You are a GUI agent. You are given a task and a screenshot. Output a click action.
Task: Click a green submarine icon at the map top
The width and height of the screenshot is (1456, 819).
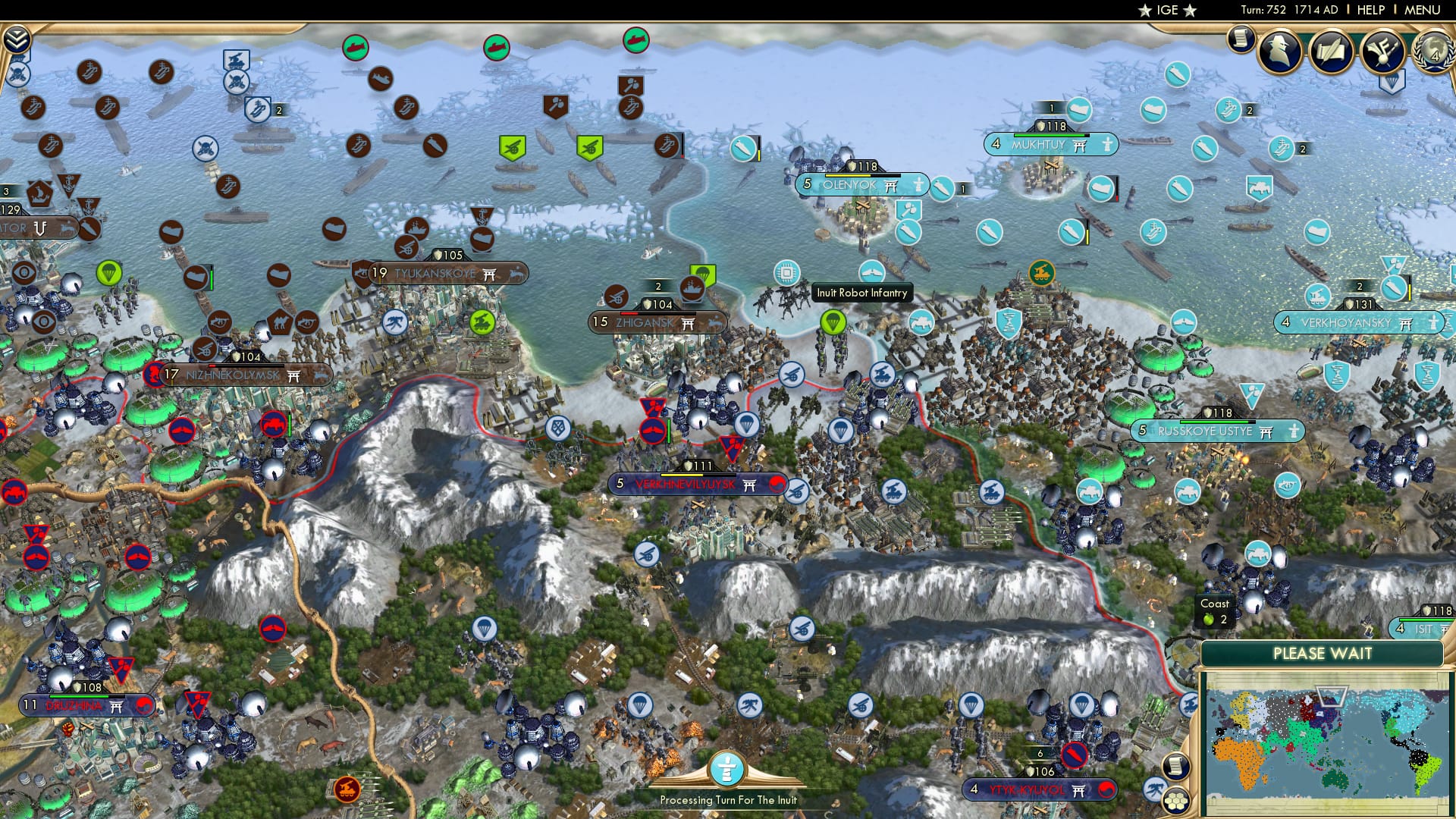click(356, 46)
